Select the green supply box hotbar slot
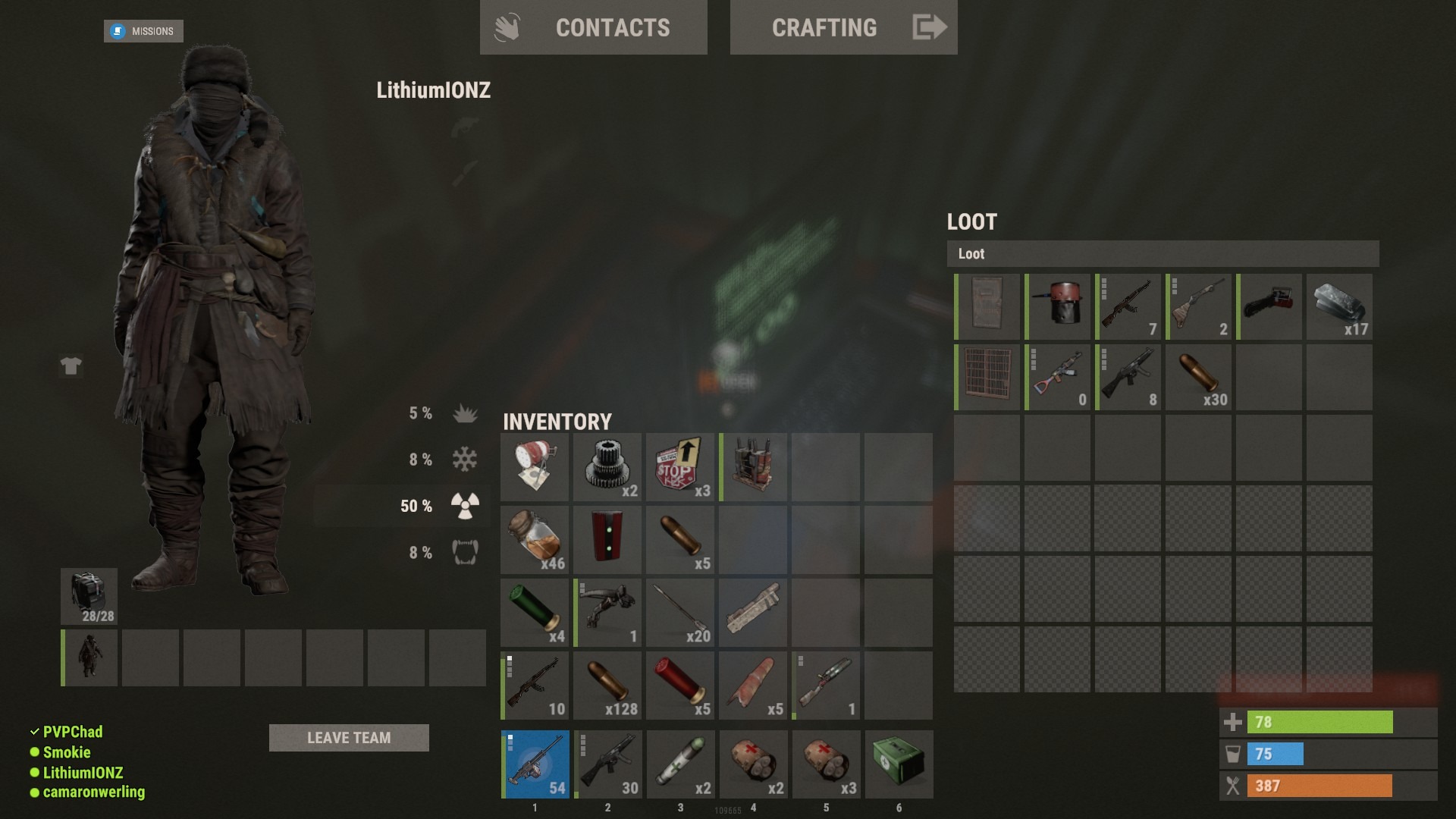Screen dimensions: 1456x819 pos(899,764)
